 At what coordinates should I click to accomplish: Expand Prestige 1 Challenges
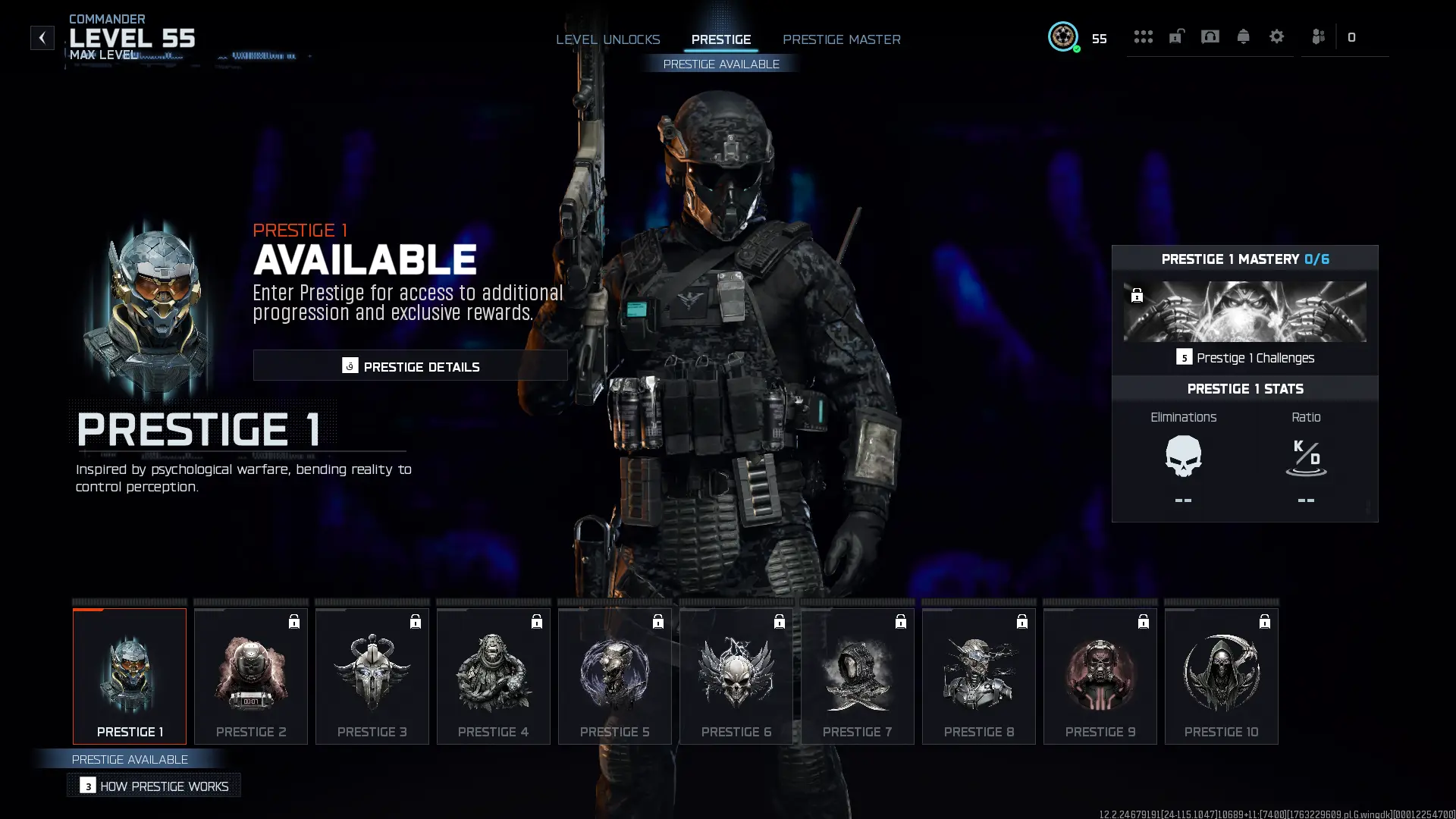point(1246,357)
